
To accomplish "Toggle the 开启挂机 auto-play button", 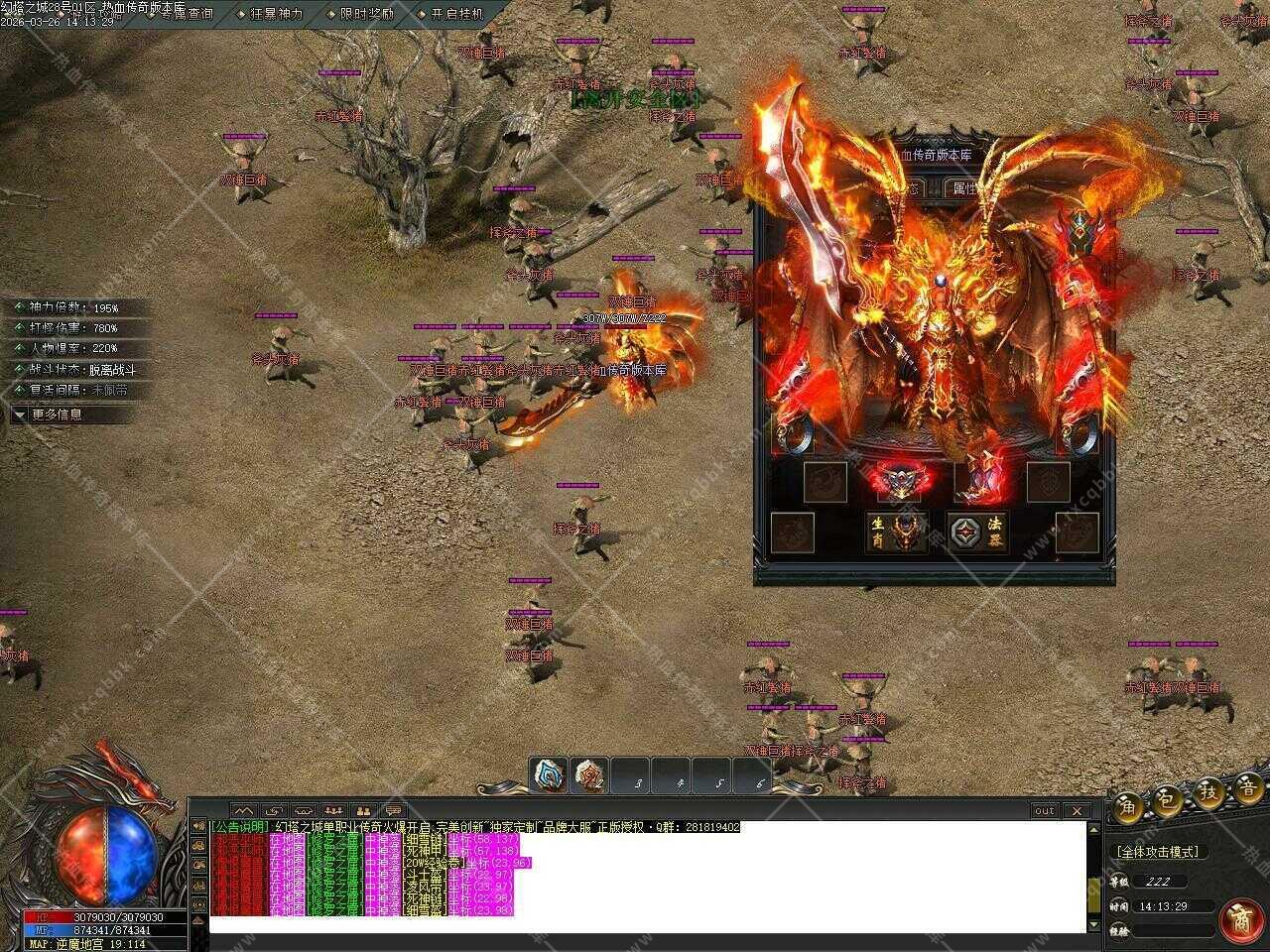I will (x=456, y=14).
